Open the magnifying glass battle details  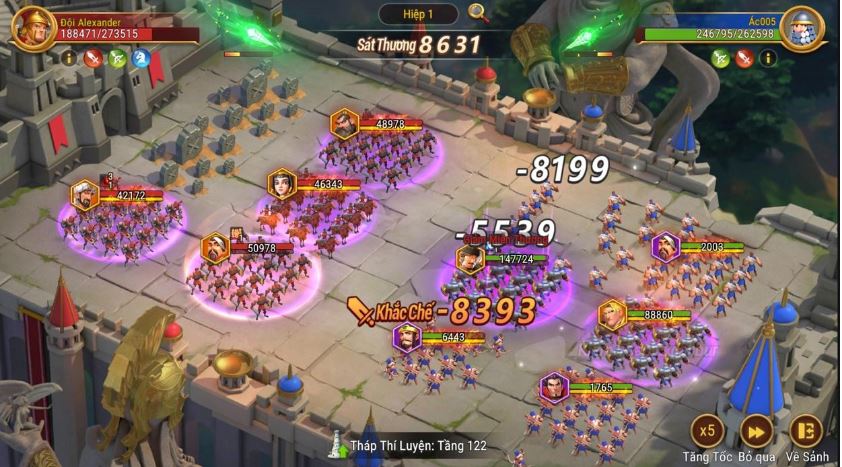point(478,14)
